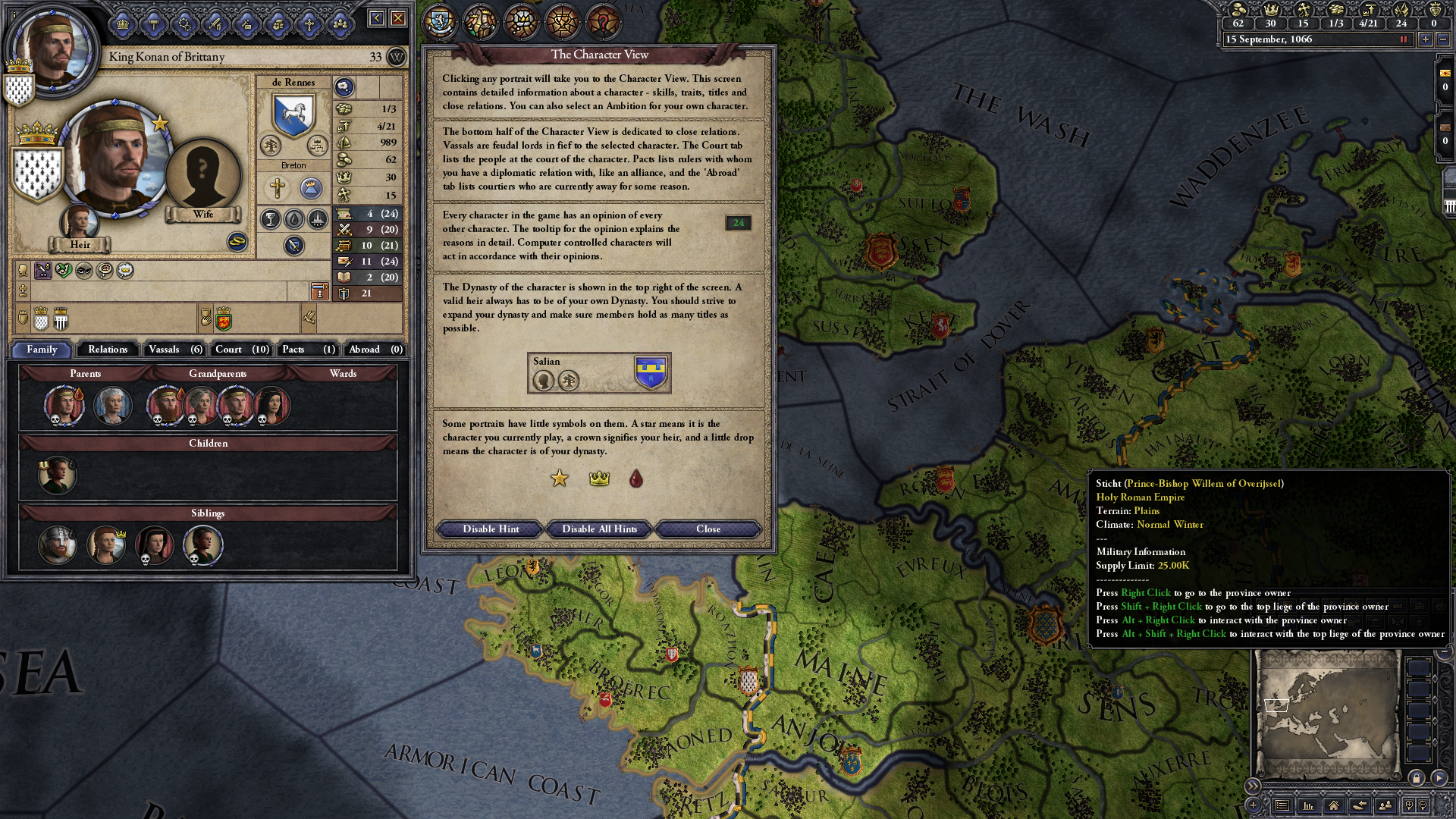Go back using the character panel arrow
This screenshot has height=819, width=1456.
(x=376, y=18)
